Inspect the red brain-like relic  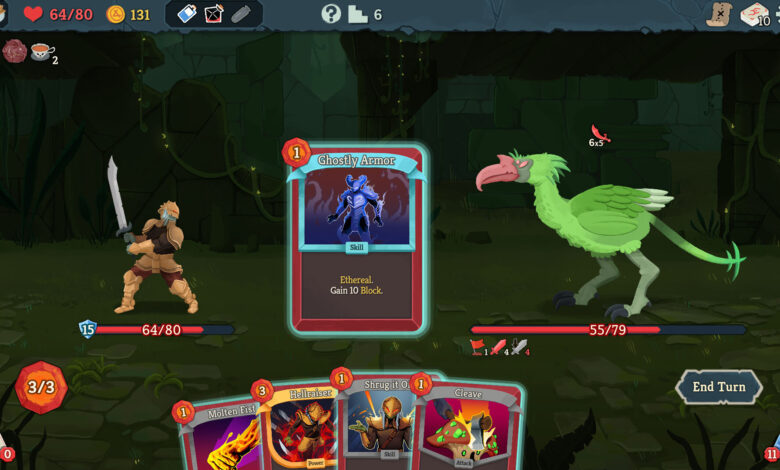coord(14,50)
